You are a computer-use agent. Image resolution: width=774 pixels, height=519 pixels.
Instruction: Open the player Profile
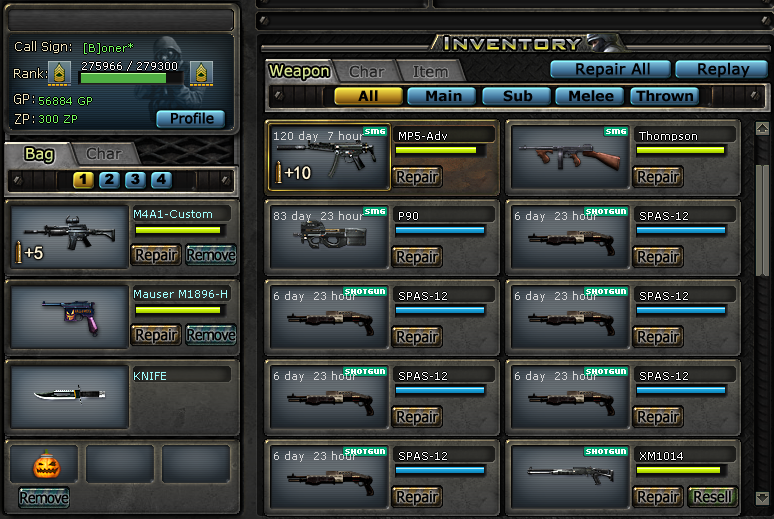point(191,118)
